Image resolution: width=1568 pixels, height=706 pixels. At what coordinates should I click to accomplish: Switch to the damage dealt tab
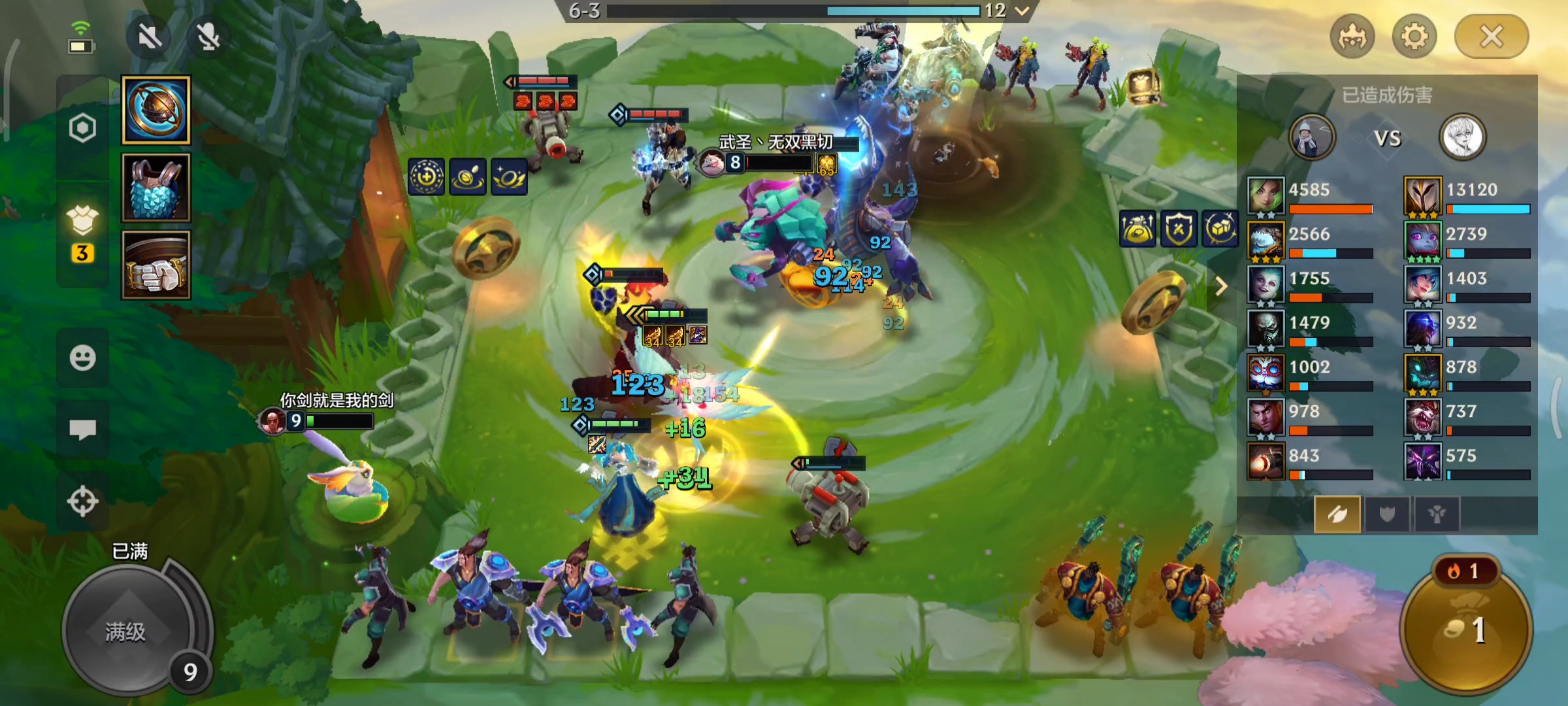1337,514
